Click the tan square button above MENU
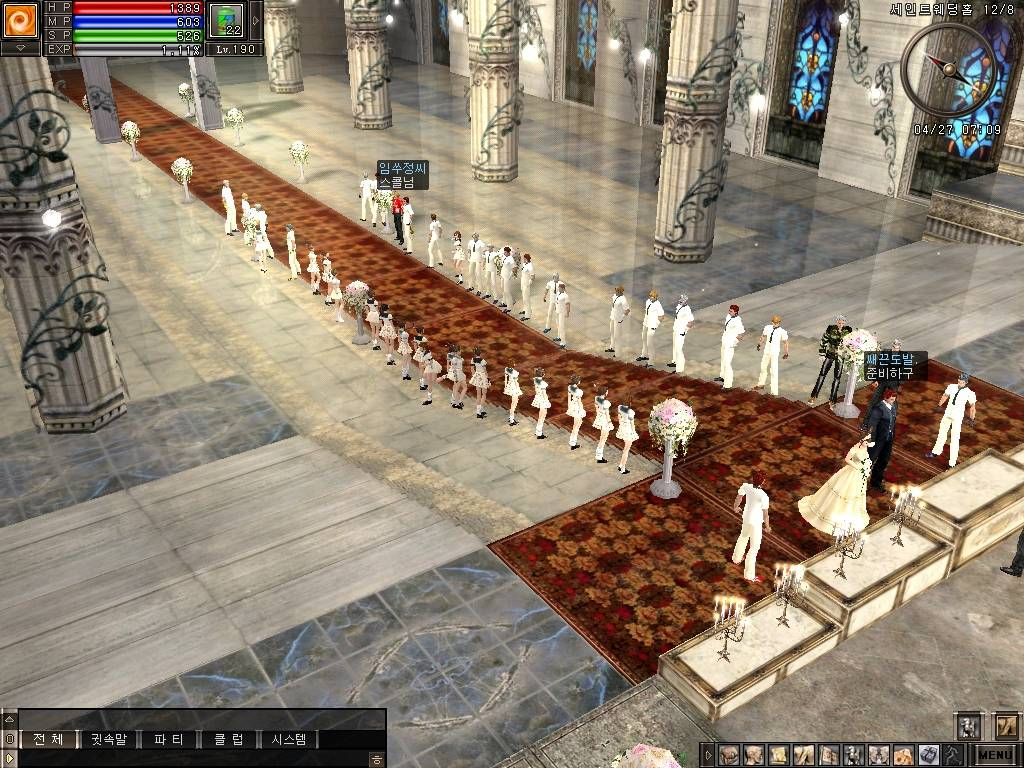The height and width of the screenshot is (768, 1024). 1005,727
